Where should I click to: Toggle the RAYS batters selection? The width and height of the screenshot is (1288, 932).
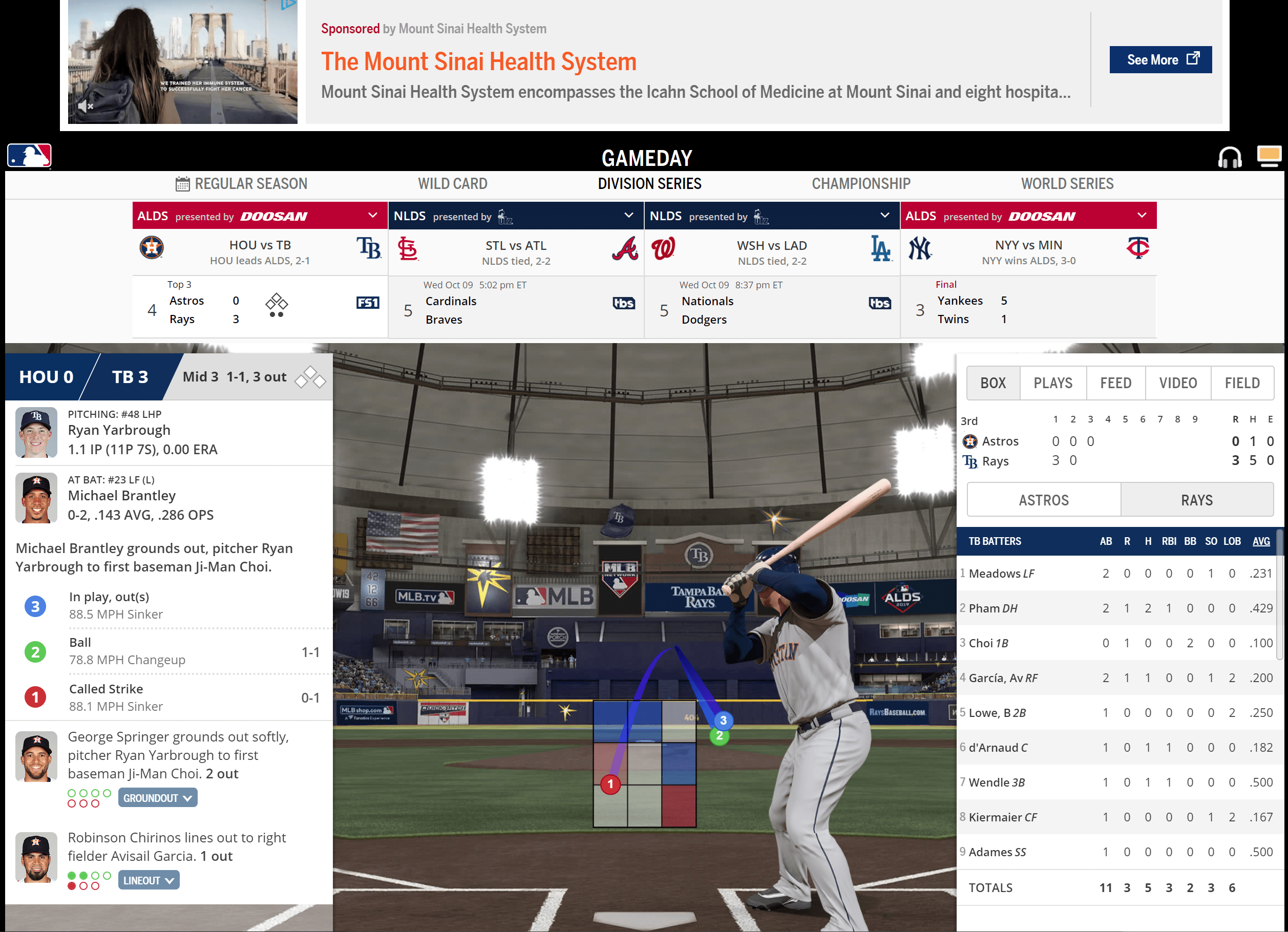[1197, 499]
